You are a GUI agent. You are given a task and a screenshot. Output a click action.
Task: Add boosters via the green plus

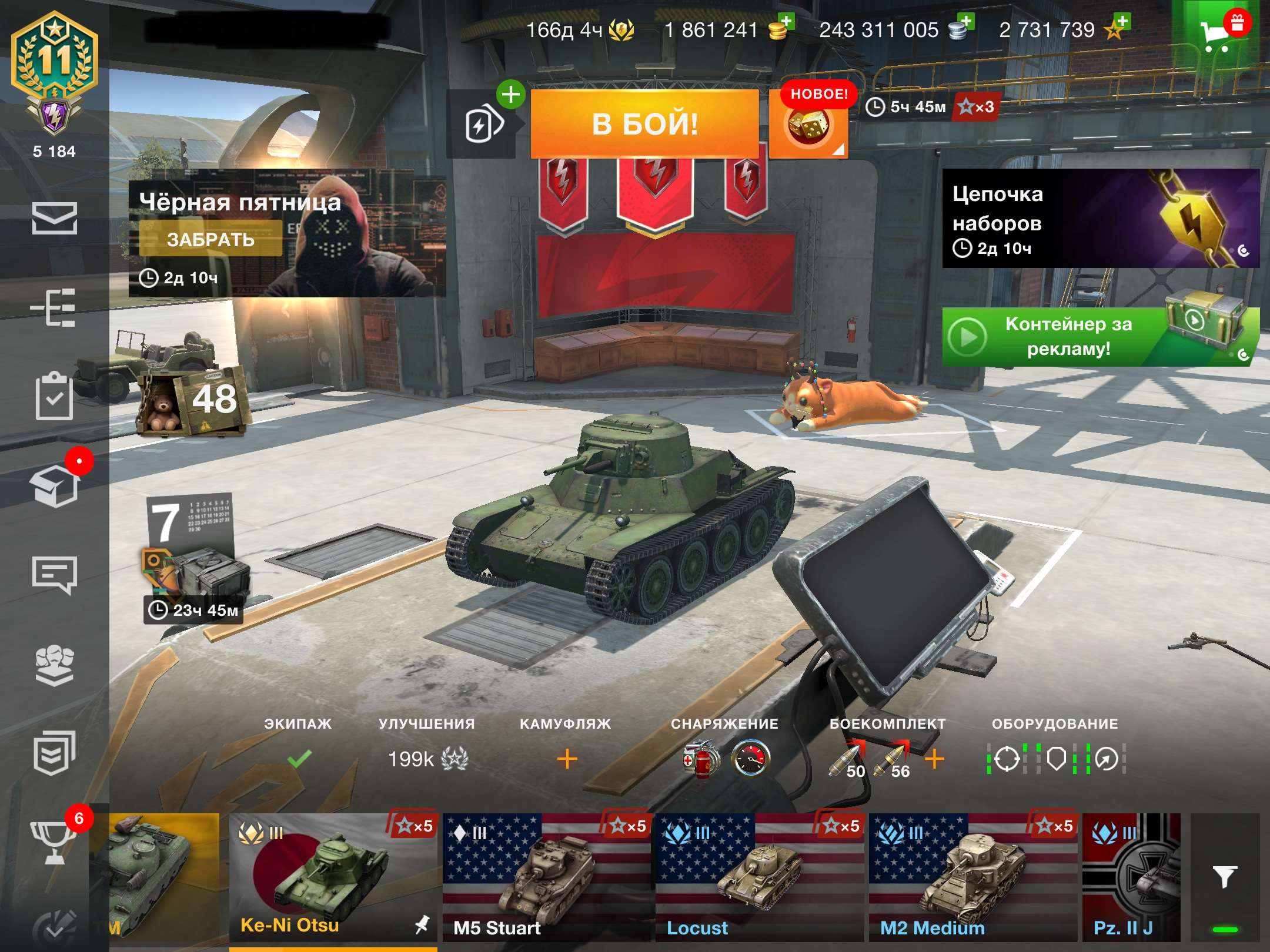tap(511, 94)
